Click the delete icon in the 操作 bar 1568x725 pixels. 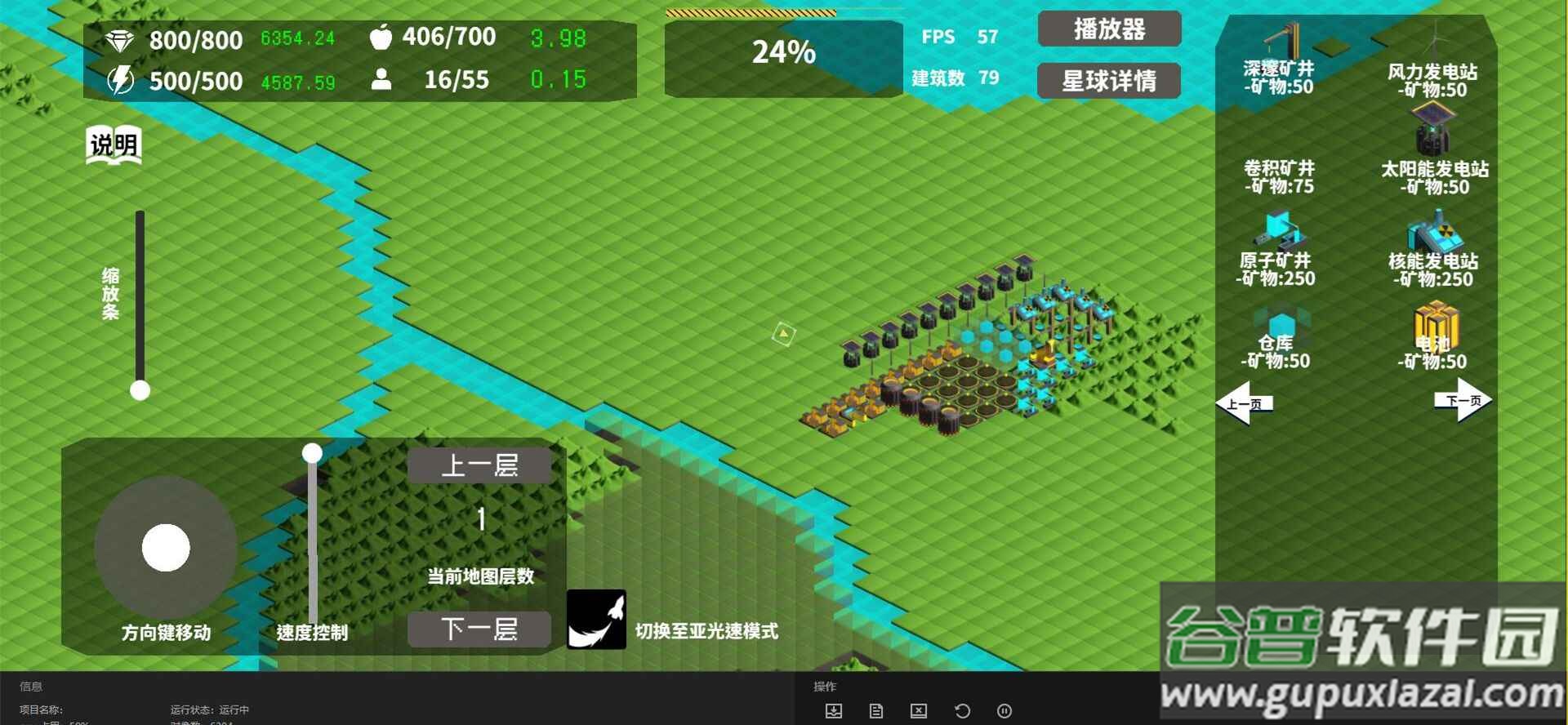[919, 710]
